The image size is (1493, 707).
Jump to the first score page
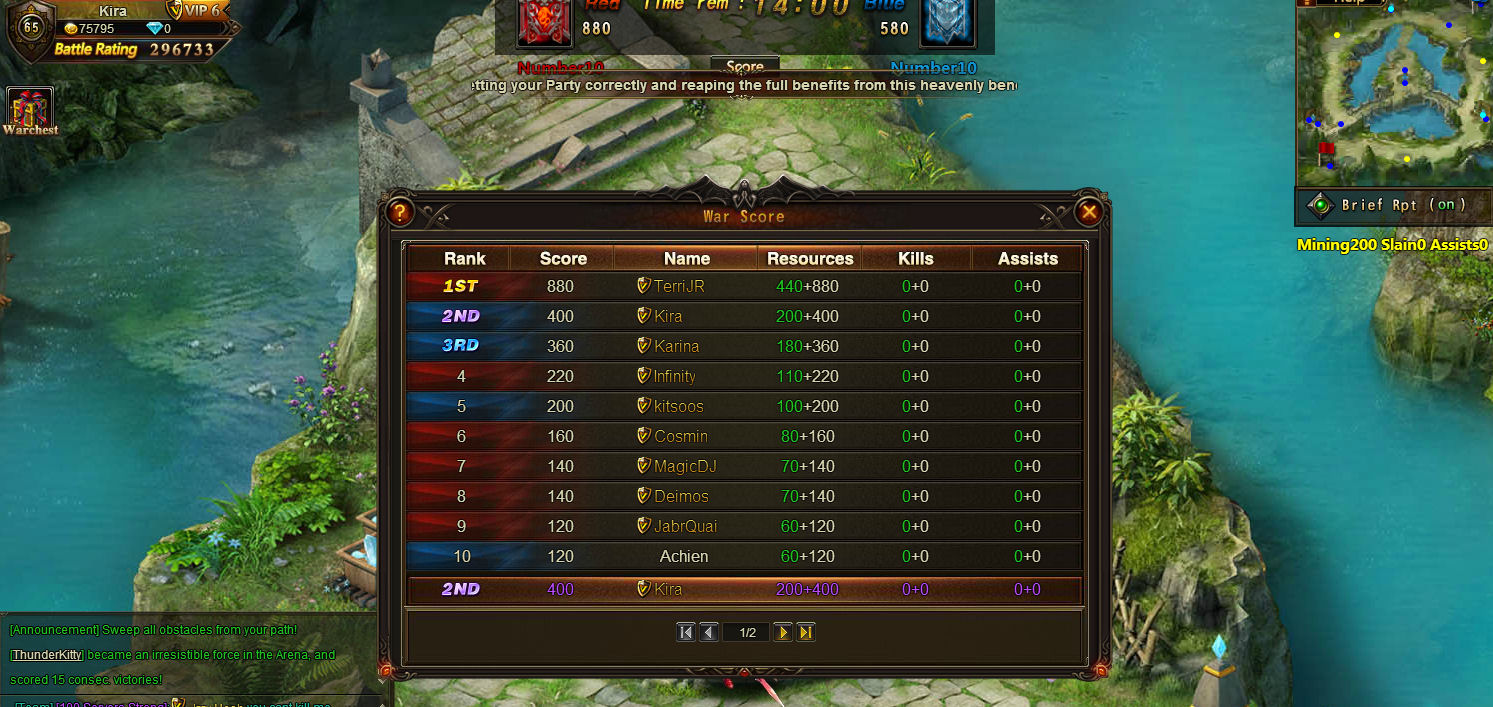pyautogui.click(x=686, y=632)
